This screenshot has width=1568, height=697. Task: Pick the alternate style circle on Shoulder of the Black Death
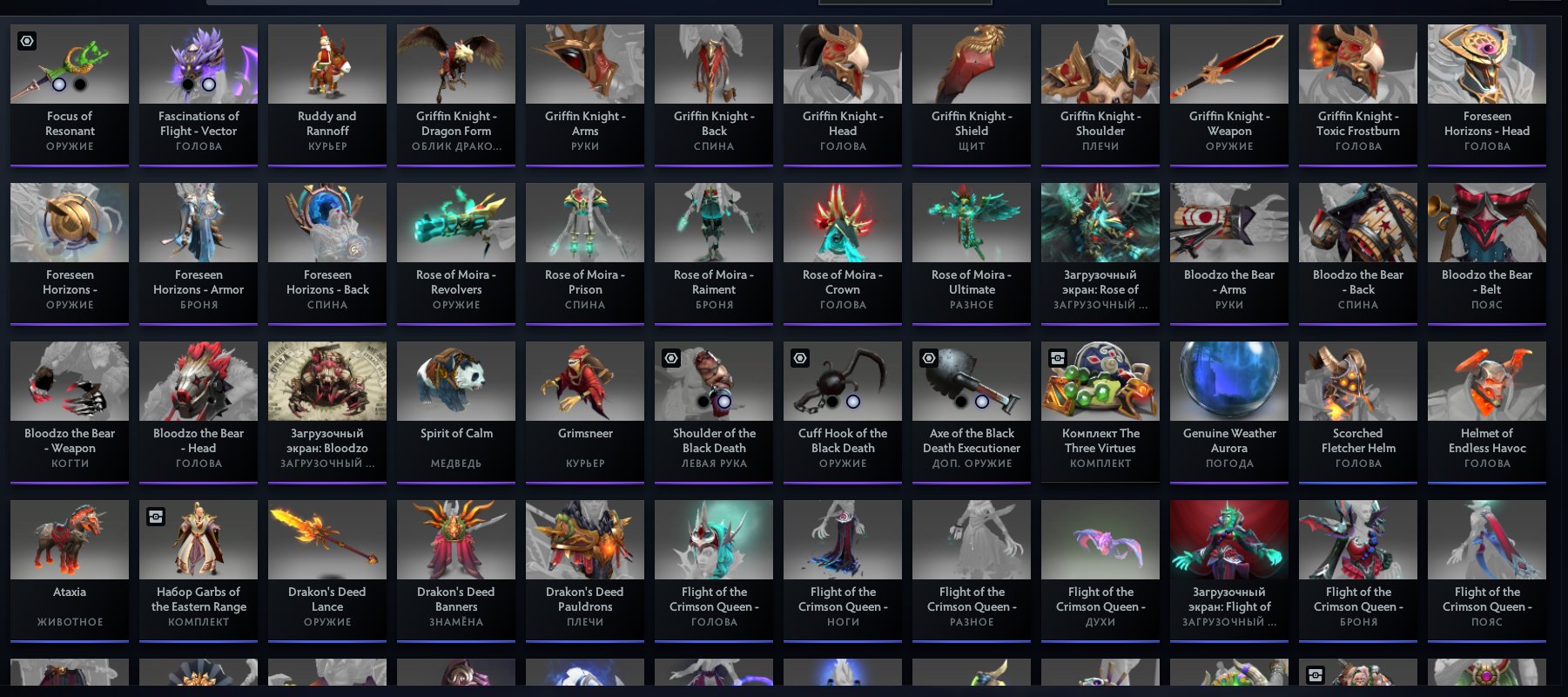(x=725, y=403)
